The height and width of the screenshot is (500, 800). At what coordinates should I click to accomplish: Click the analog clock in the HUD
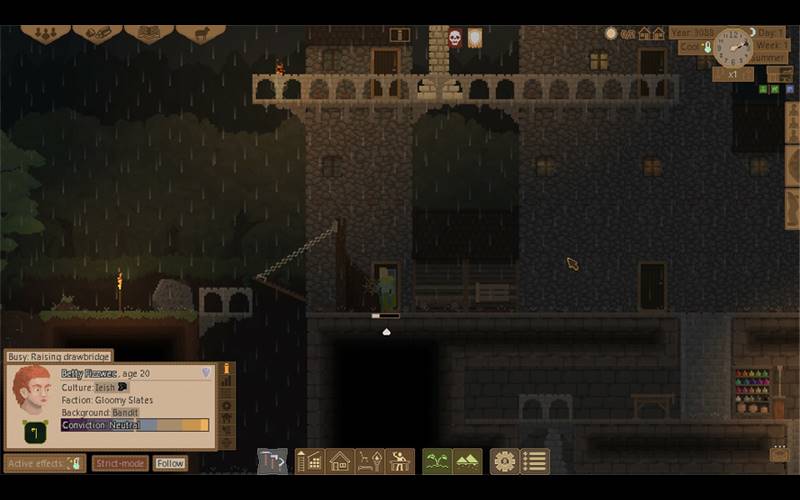click(x=733, y=47)
